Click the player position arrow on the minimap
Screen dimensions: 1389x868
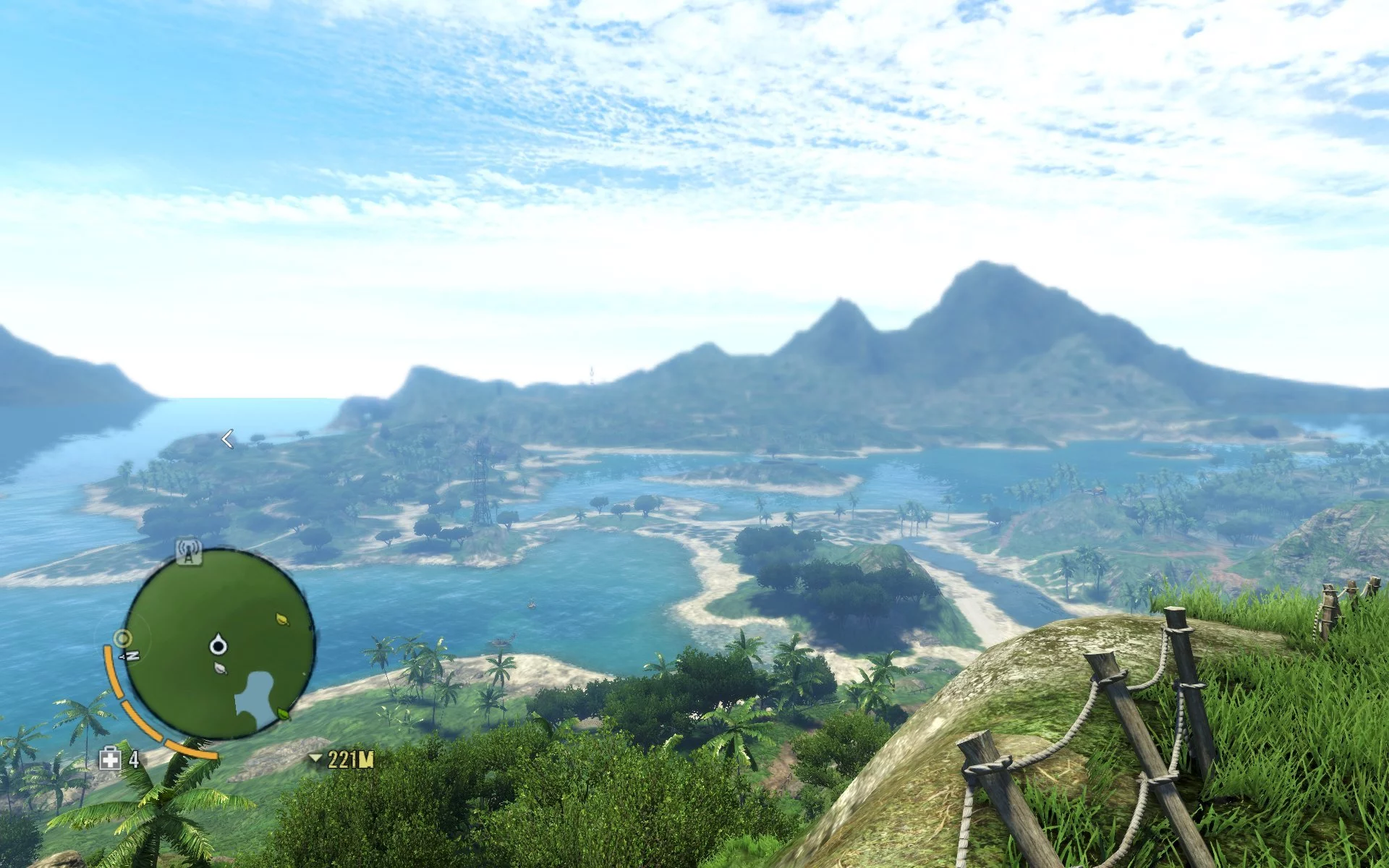click(218, 644)
